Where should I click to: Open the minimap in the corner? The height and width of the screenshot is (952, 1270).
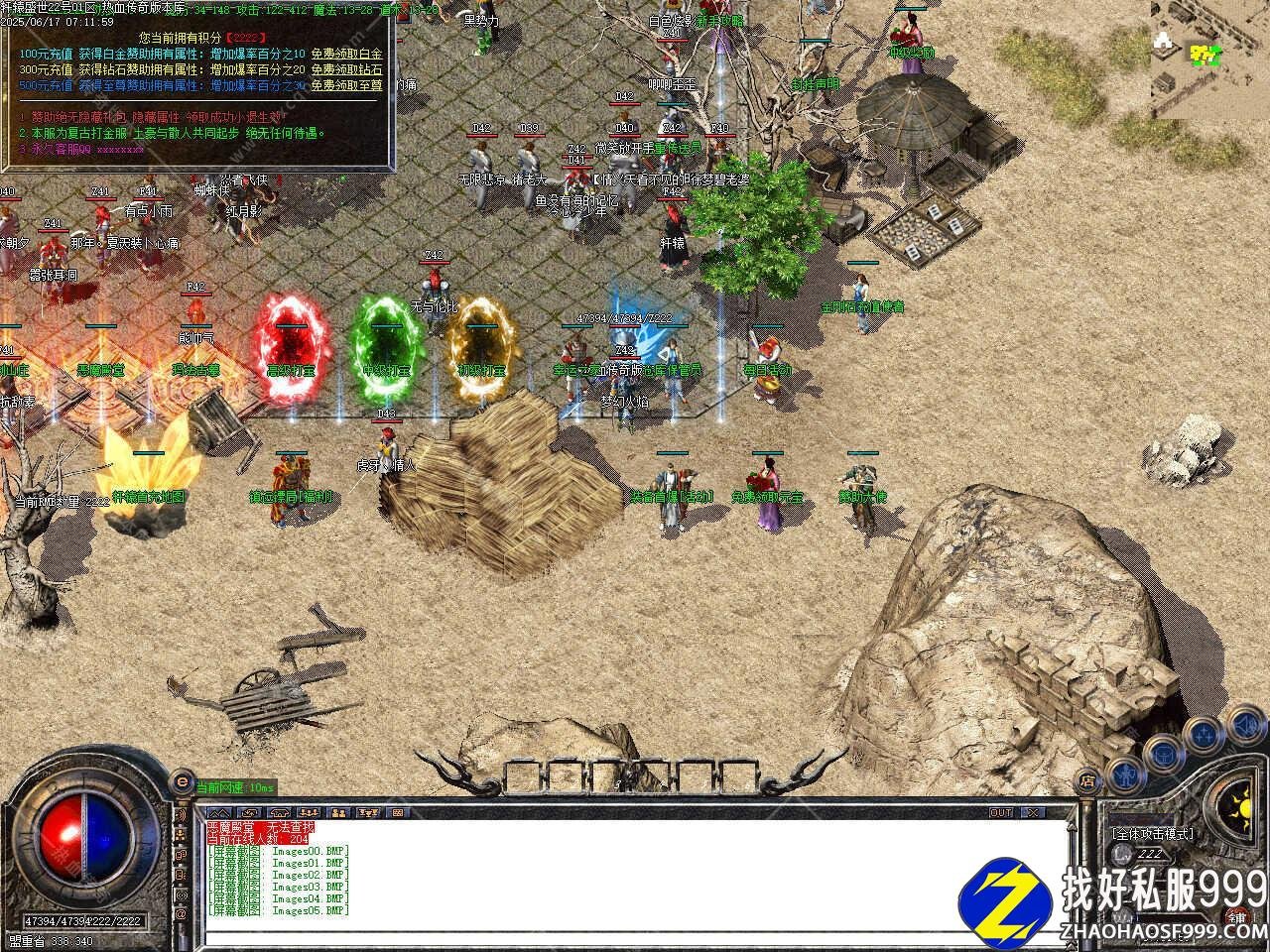point(1209,59)
